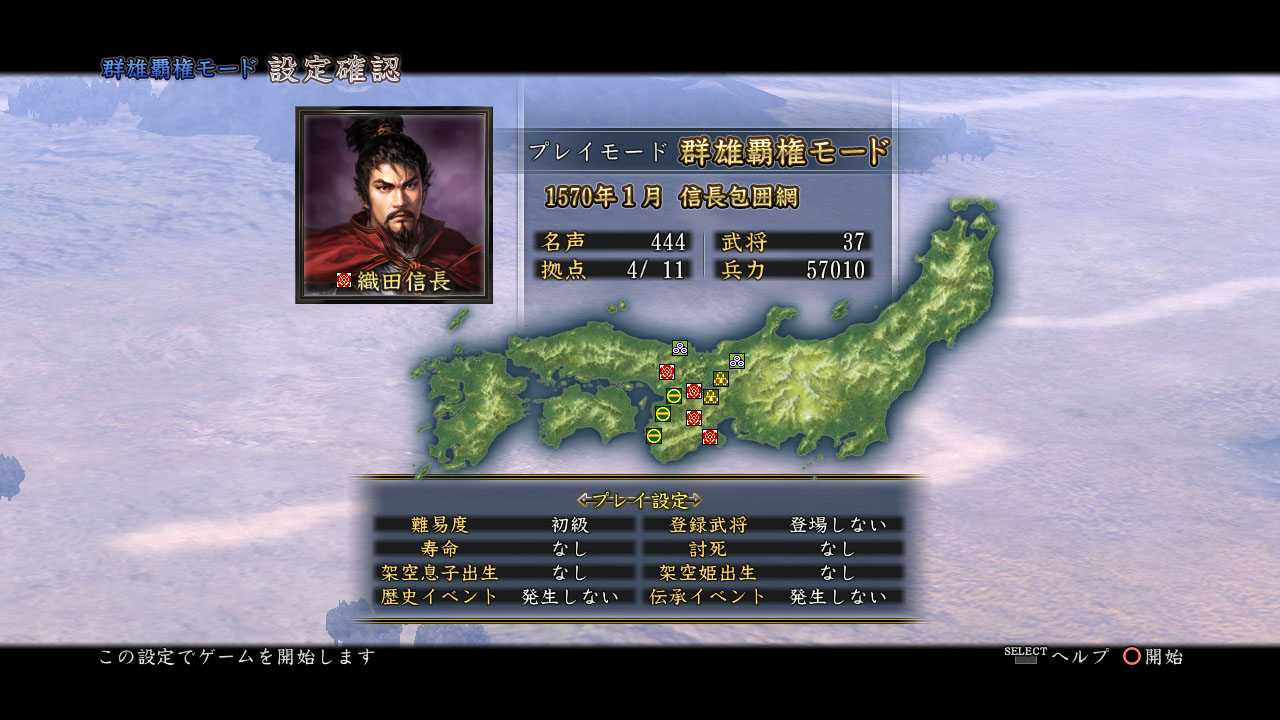
Task: Open the プレイ設定 header
Action: (x=640, y=499)
